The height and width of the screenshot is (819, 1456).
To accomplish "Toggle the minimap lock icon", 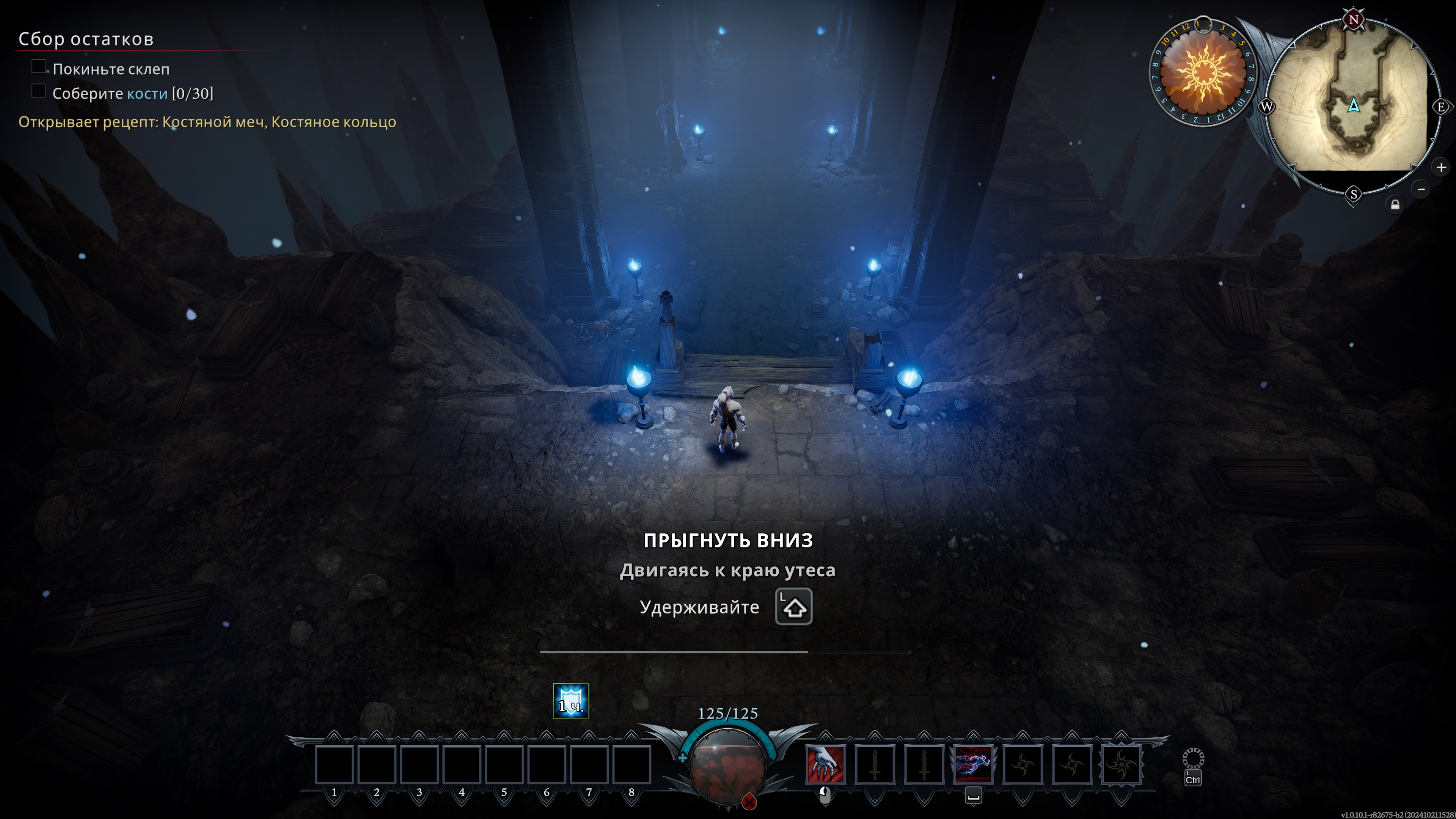I will pos(1395,204).
